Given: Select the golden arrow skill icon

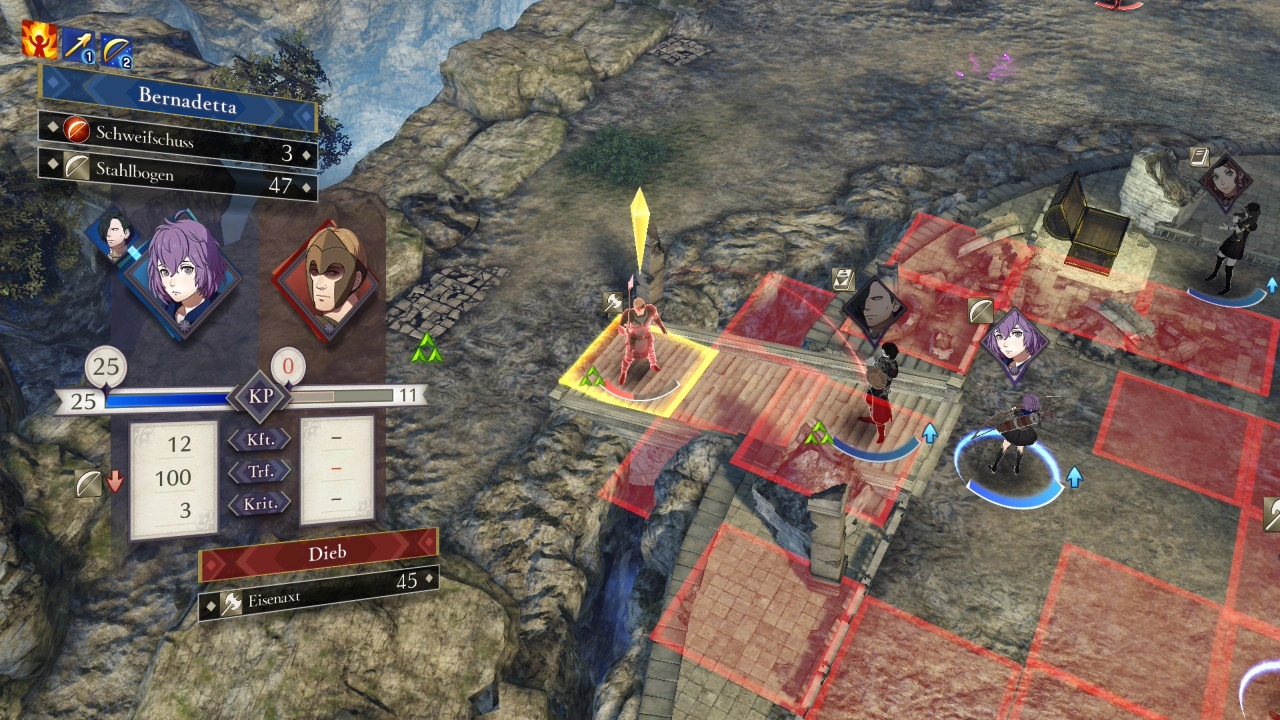Looking at the screenshot, I should pyautogui.click(x=78, y=45).
